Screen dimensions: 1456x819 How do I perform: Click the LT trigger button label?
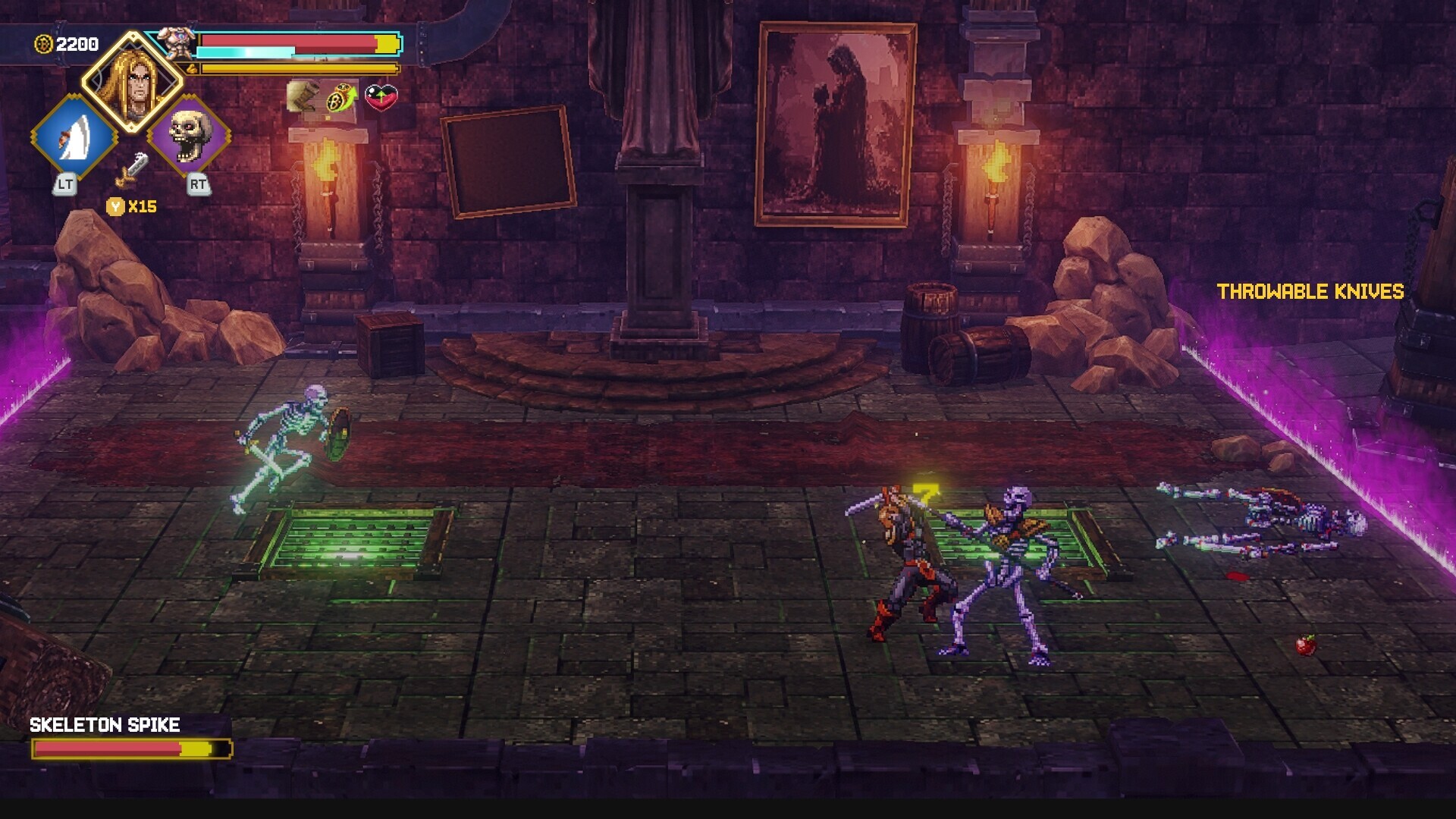pos(65,186)
